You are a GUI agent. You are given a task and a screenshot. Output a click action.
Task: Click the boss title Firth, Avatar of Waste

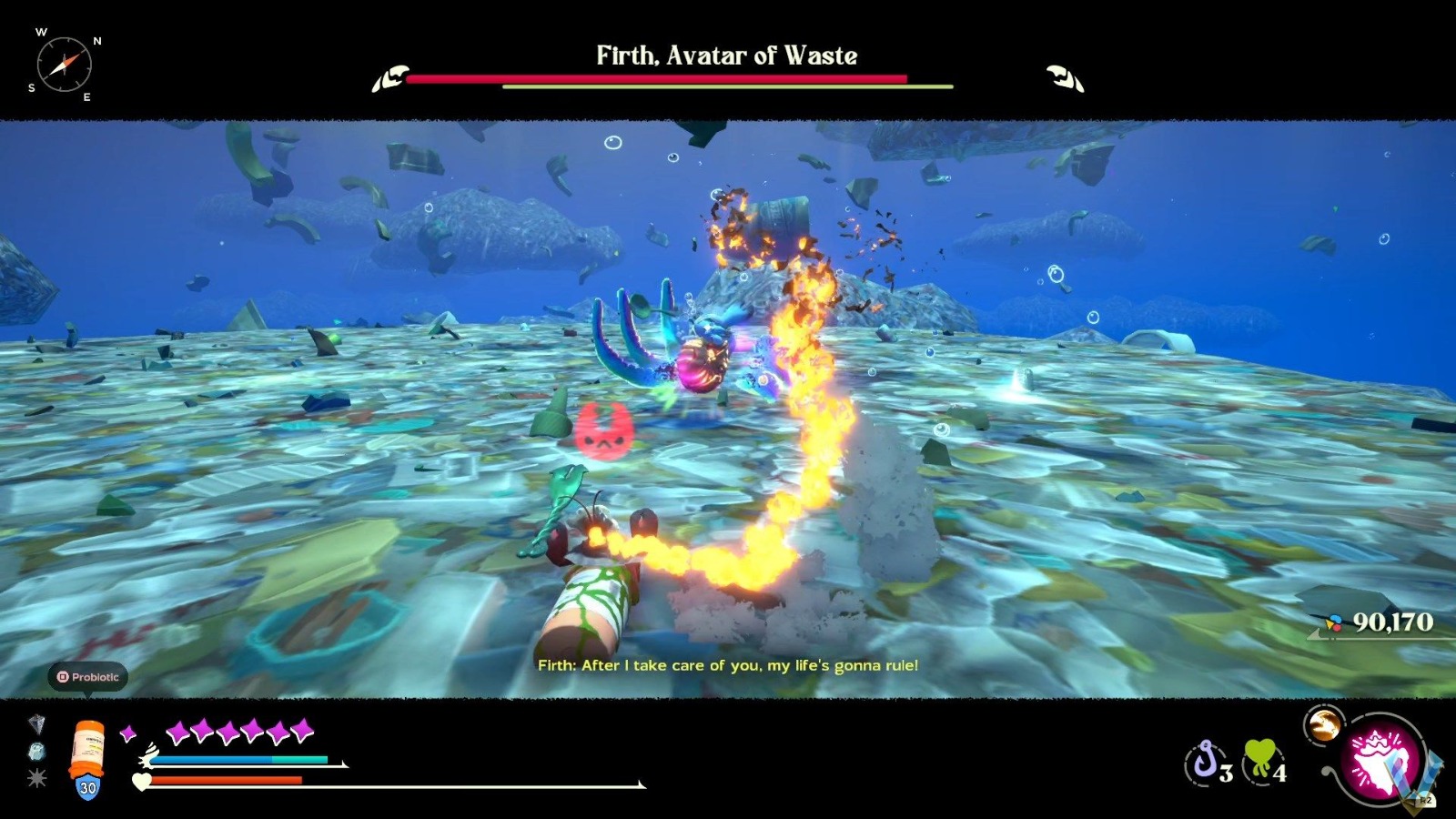coord(727,56)
